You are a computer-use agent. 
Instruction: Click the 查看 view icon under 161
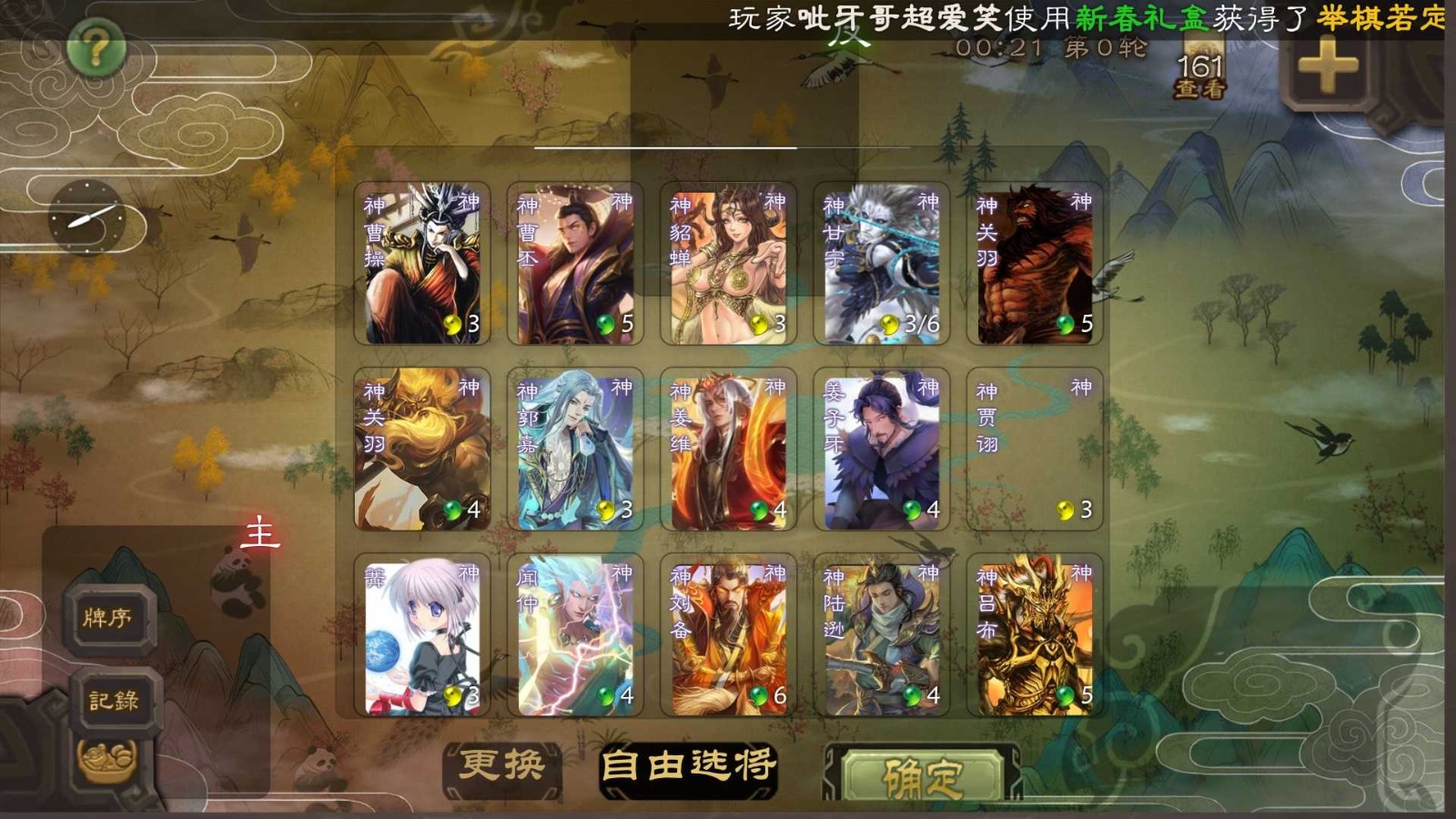(x=1201, y=88)
